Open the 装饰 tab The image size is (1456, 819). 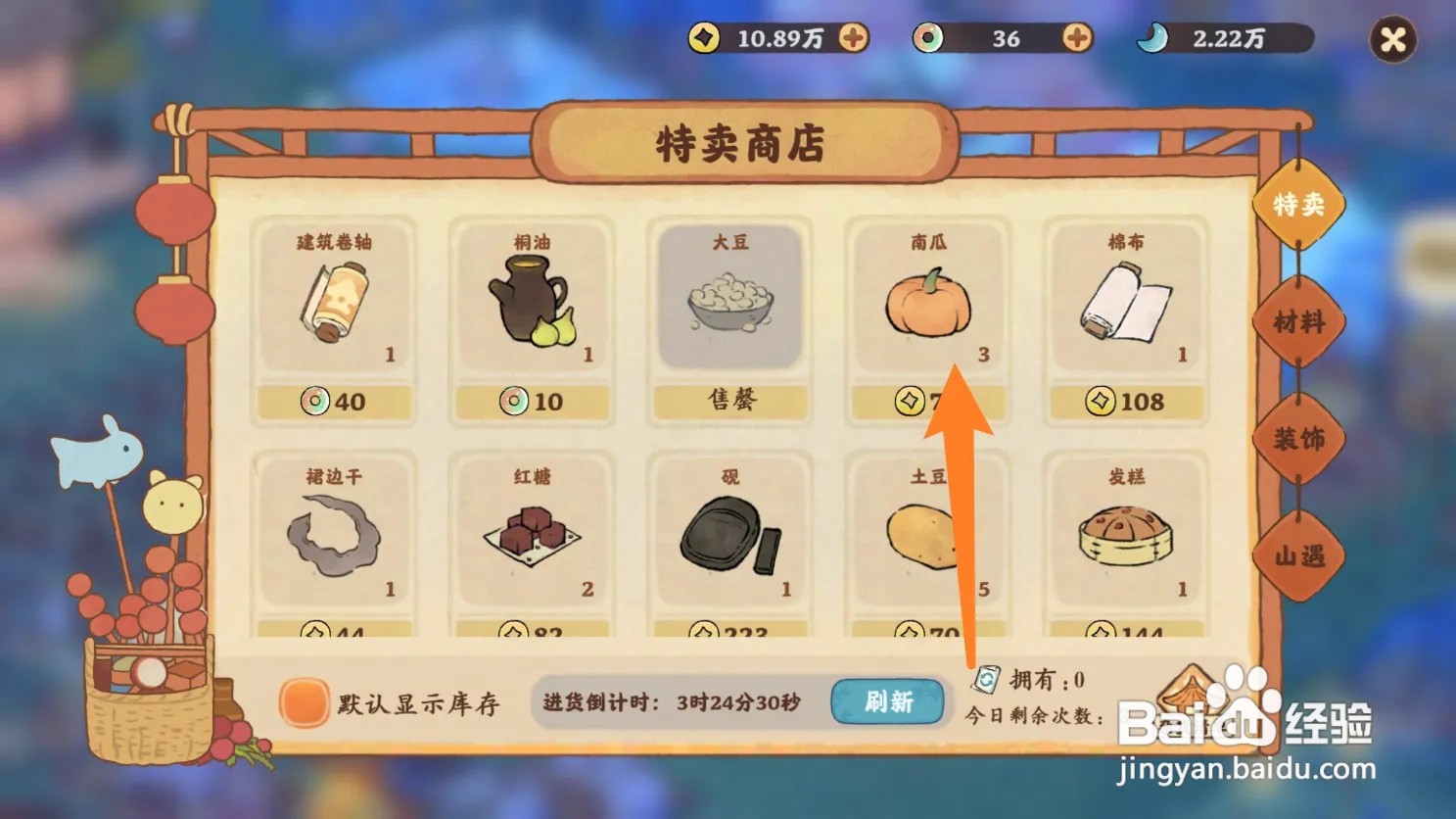[x=1299, y=440]
